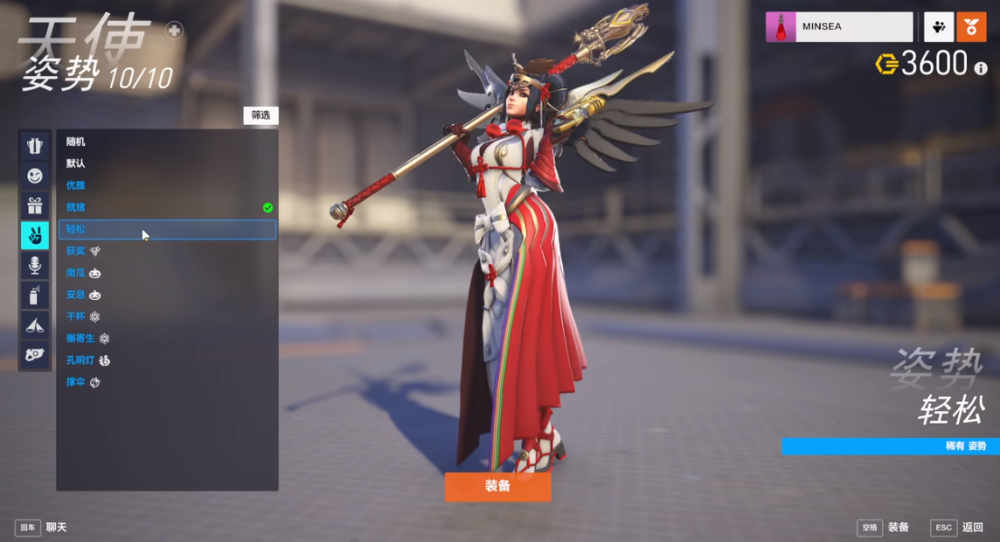Pick the equipped 就绪 pose
Viewport: 1000px width, 542px height.
pyautogui.click(x=76, y=207)
